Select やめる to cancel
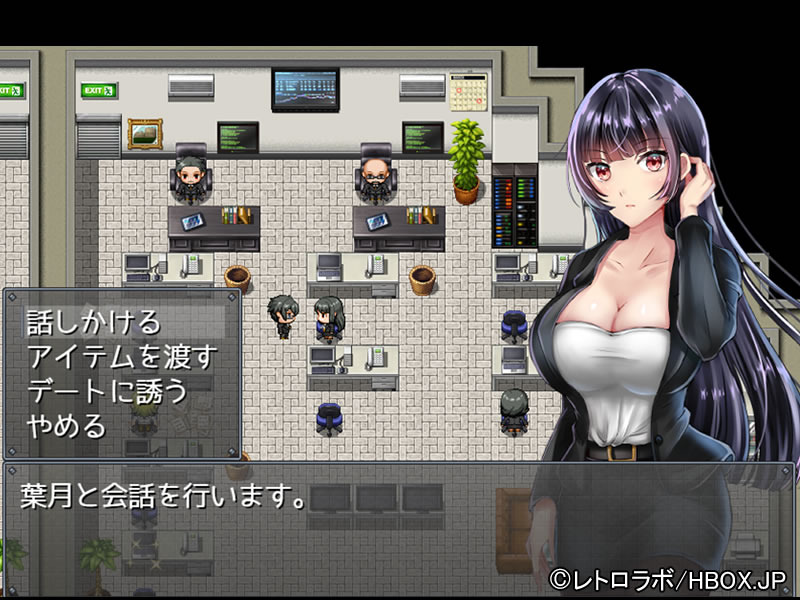Screen dimensions: 800x600 point(68,426)
